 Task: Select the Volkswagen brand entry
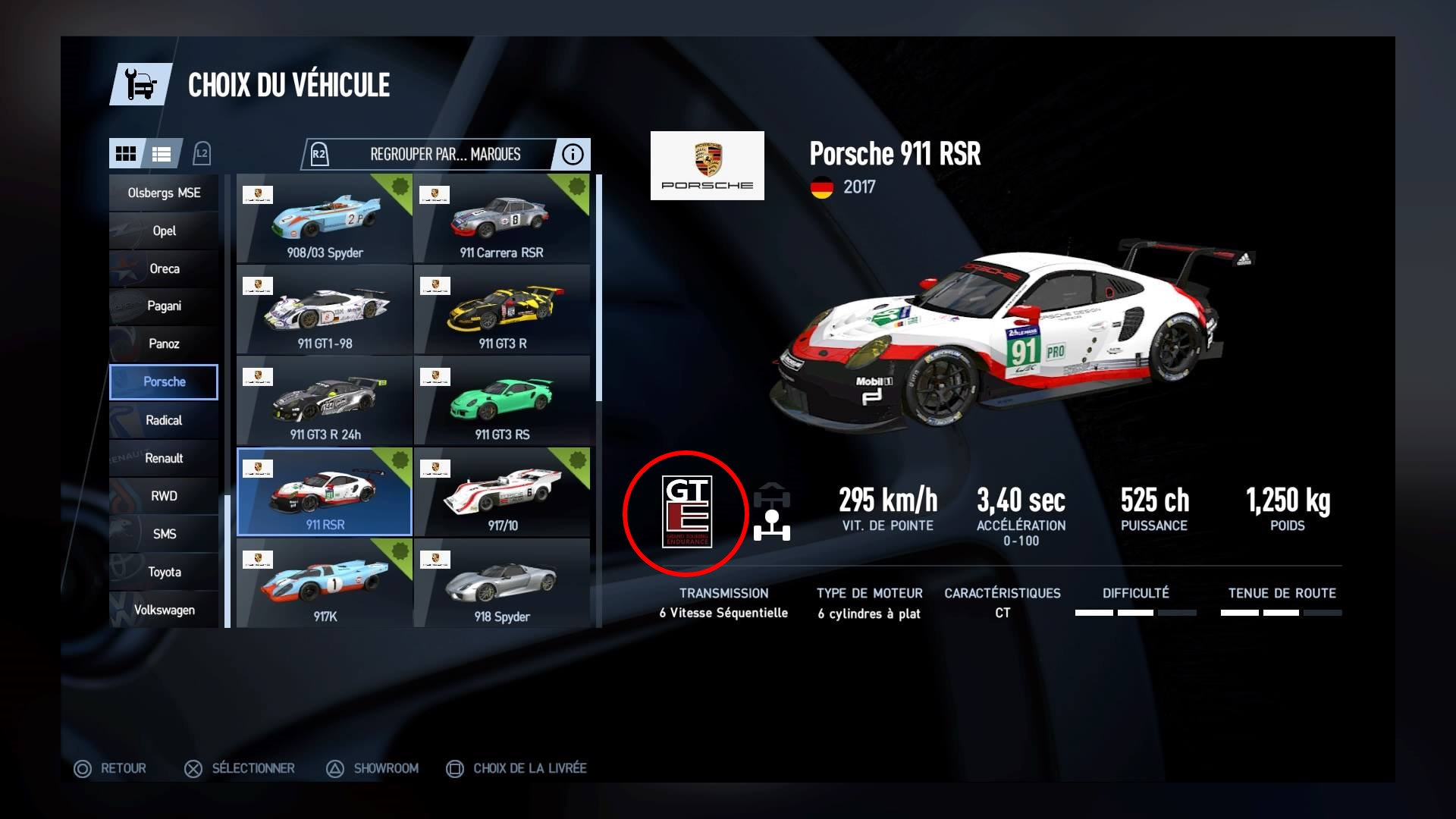[164, 610]
